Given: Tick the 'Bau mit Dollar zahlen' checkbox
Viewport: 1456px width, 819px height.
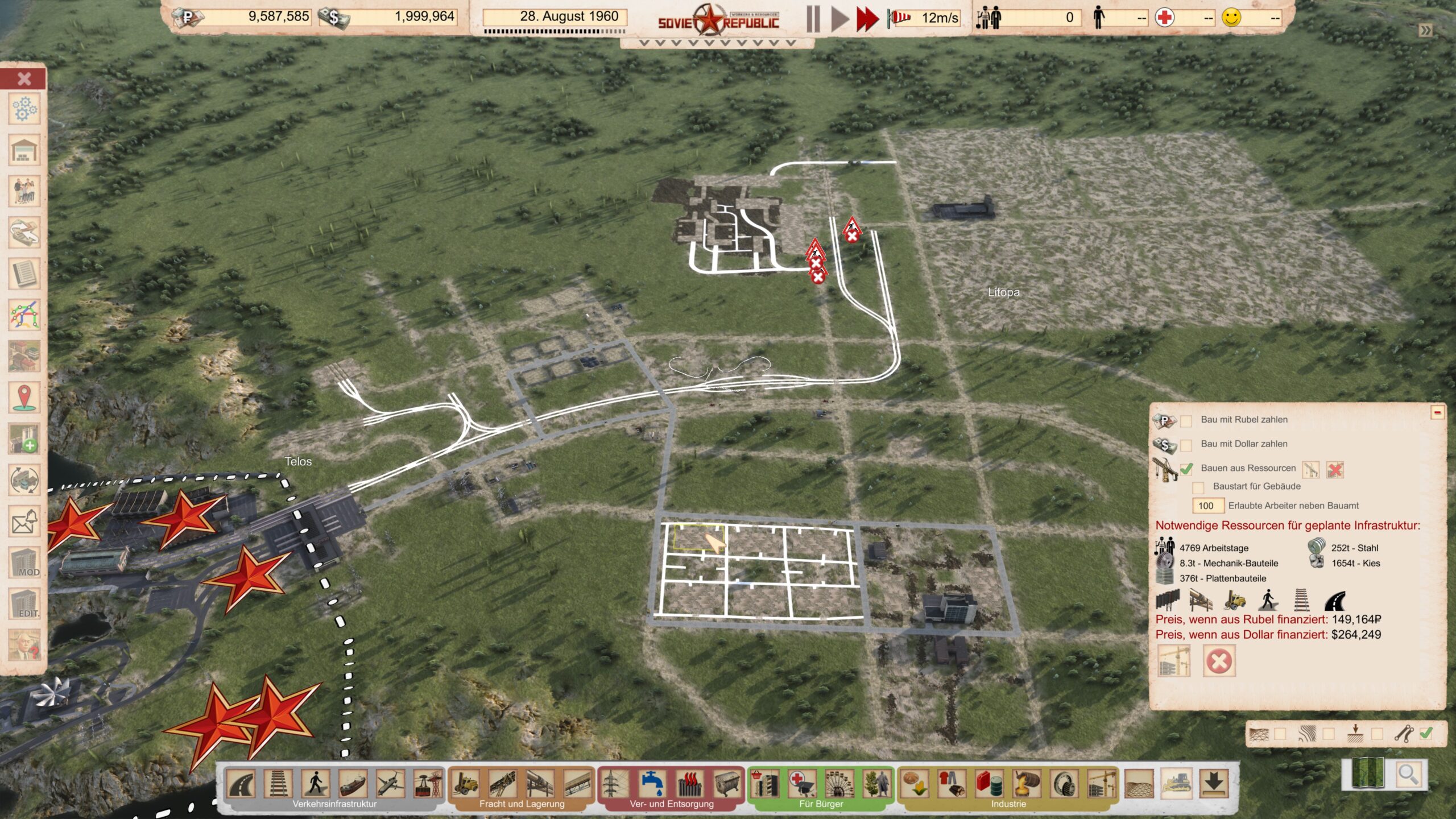Looking at the screenshot, I should click(x=1186, y=445).
